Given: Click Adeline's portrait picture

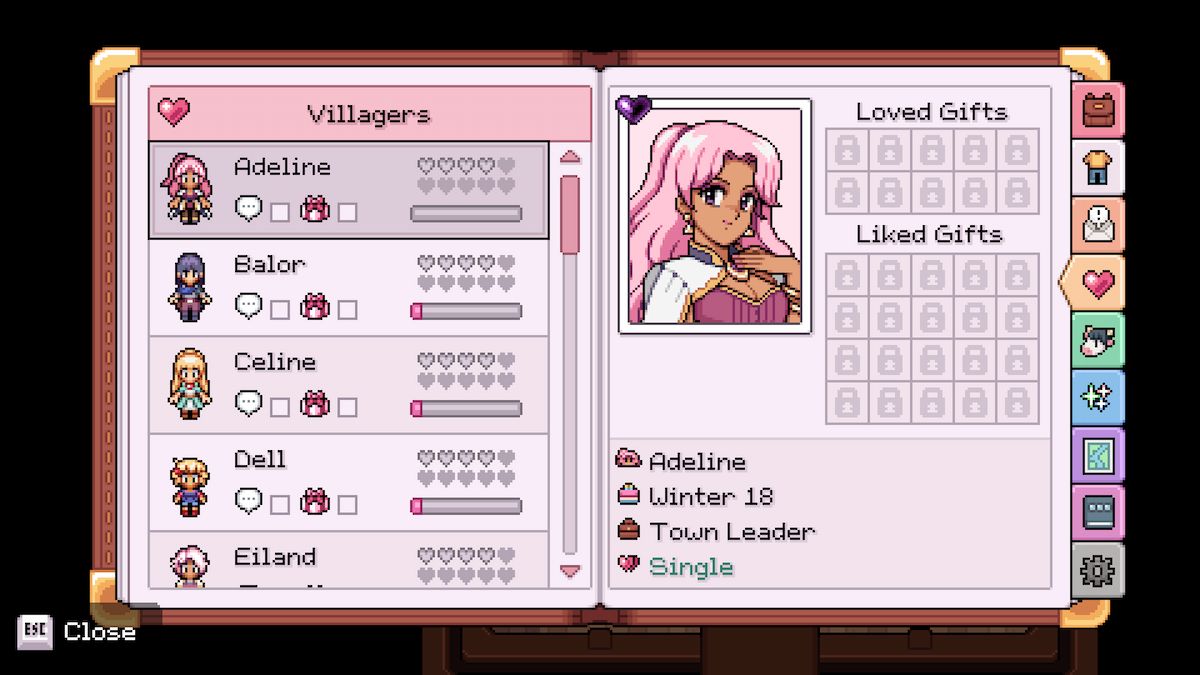Looking at the screenshot, I should (715, 216).
